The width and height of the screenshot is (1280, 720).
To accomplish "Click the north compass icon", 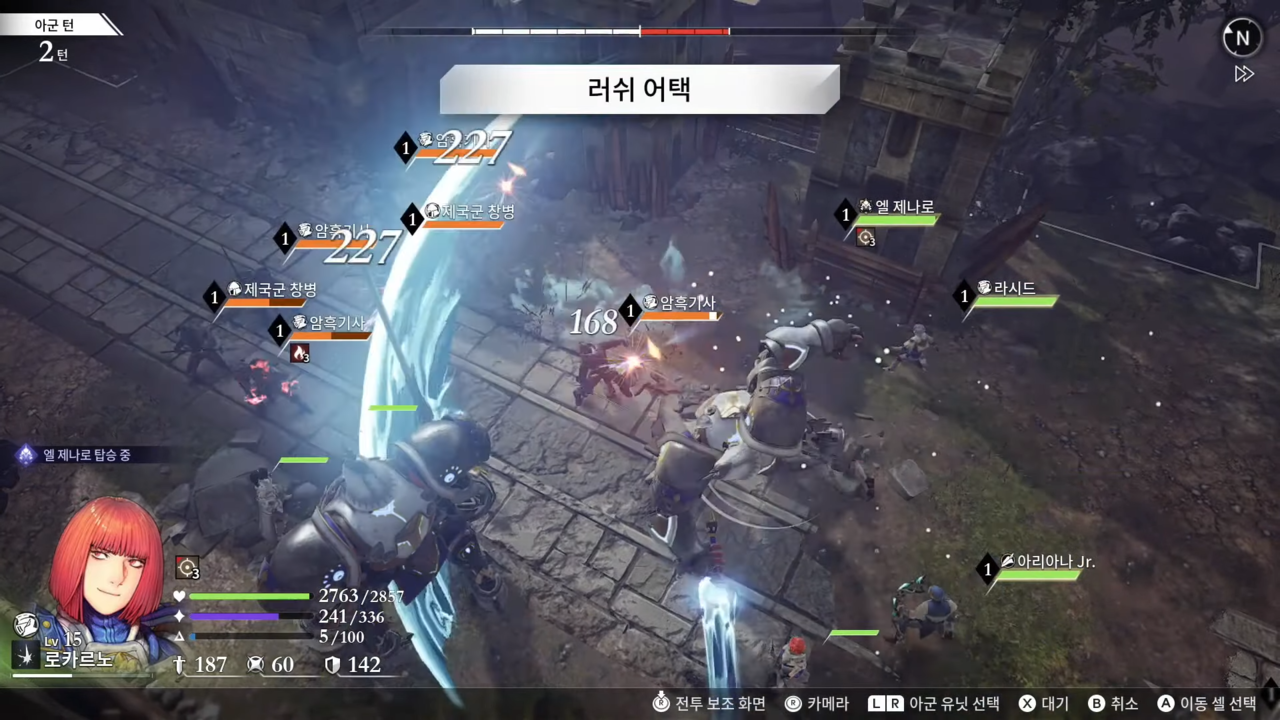I will click(x=1242, y=39).
